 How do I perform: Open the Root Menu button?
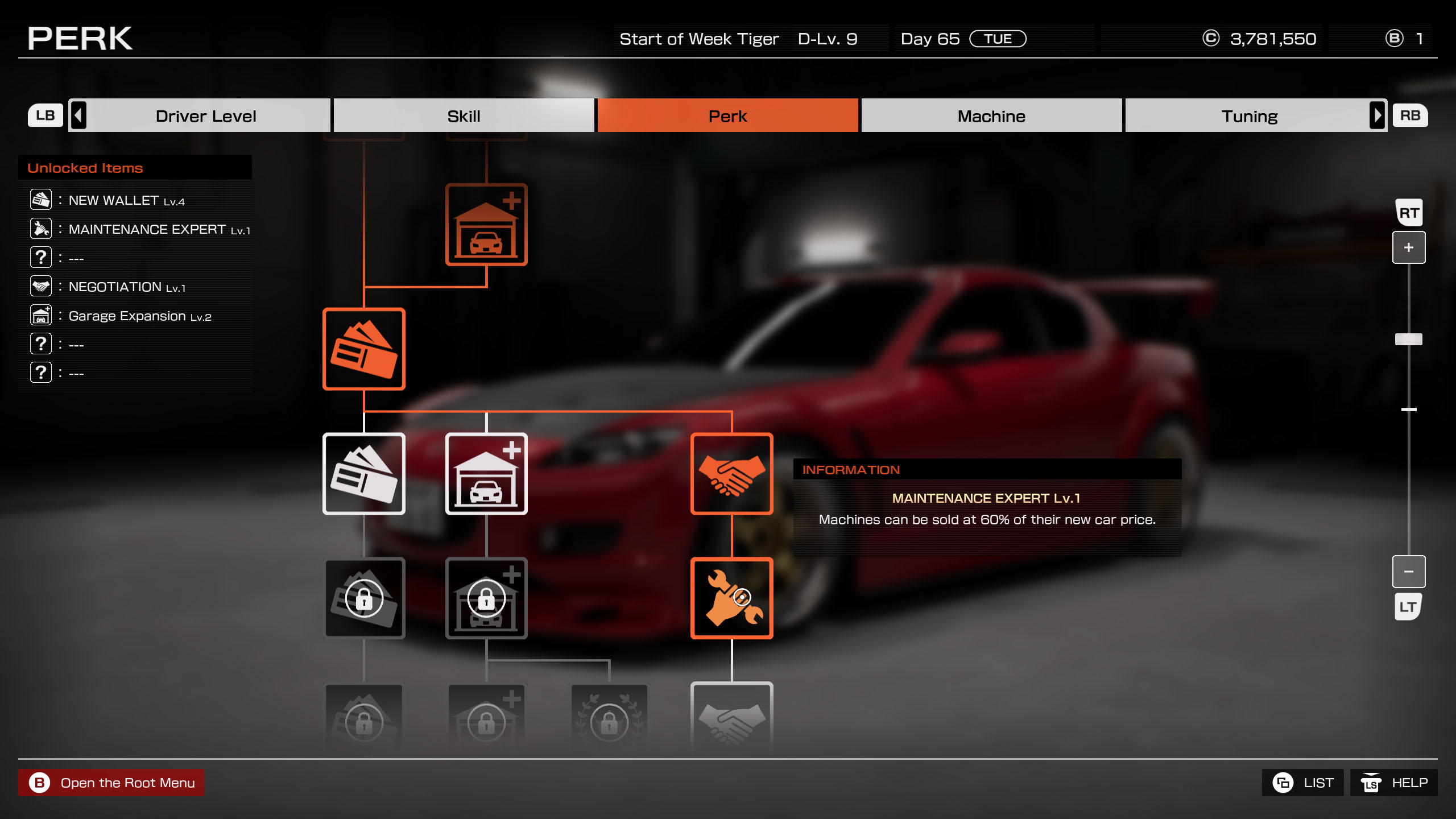(x=111, y=783)
